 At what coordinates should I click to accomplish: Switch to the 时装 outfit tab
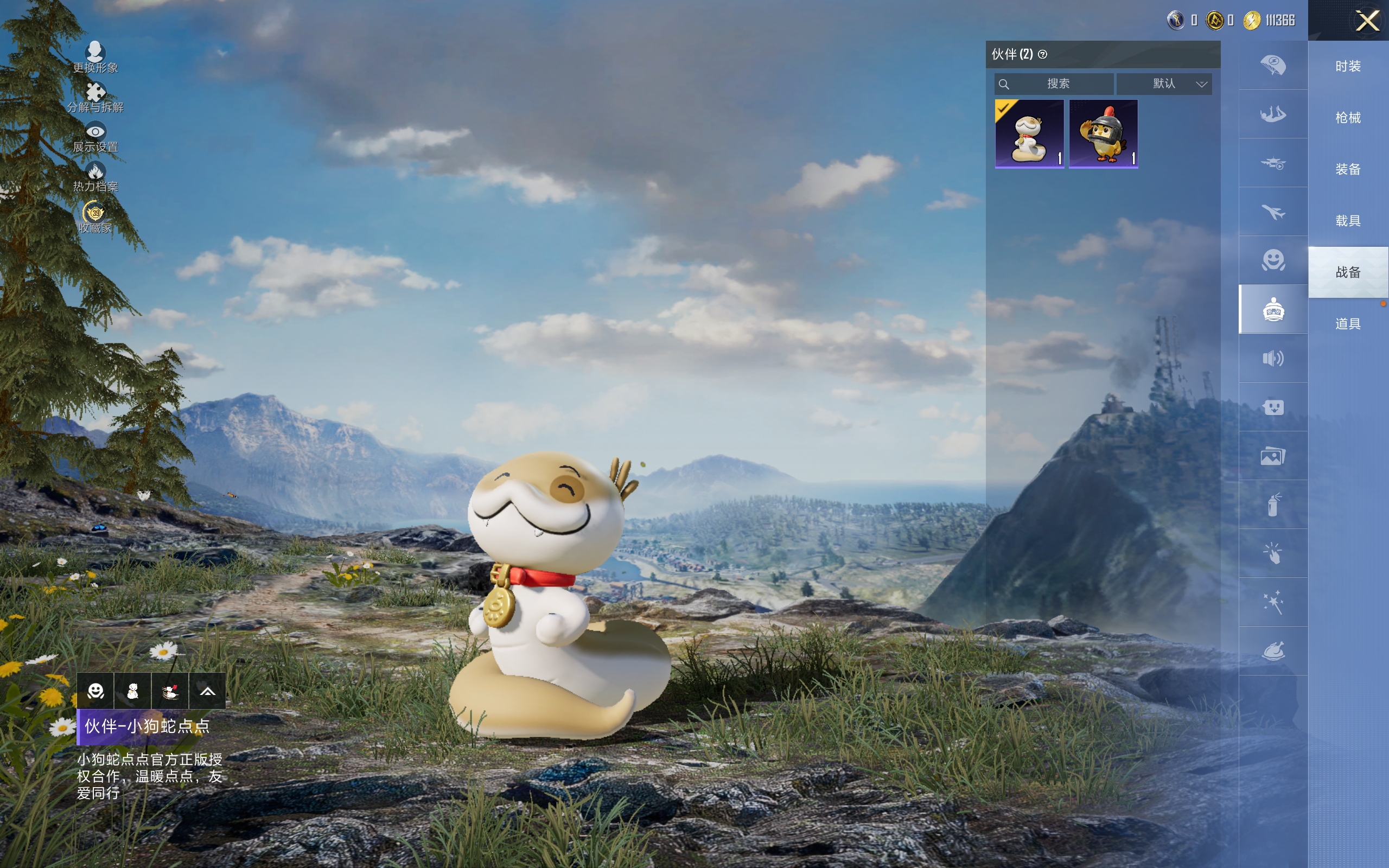coord(1348,67)
